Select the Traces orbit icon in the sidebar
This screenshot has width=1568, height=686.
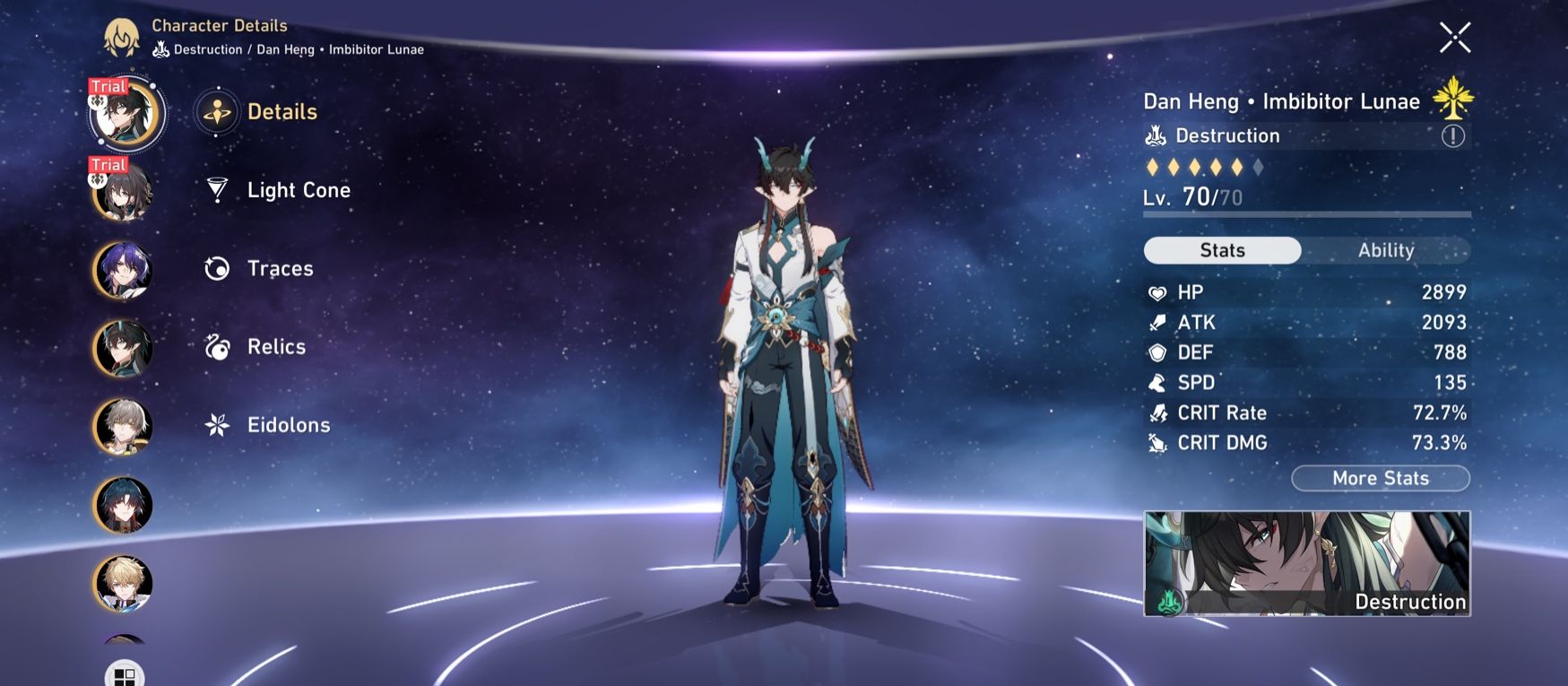pyautogui.click(x=215, y=267)
